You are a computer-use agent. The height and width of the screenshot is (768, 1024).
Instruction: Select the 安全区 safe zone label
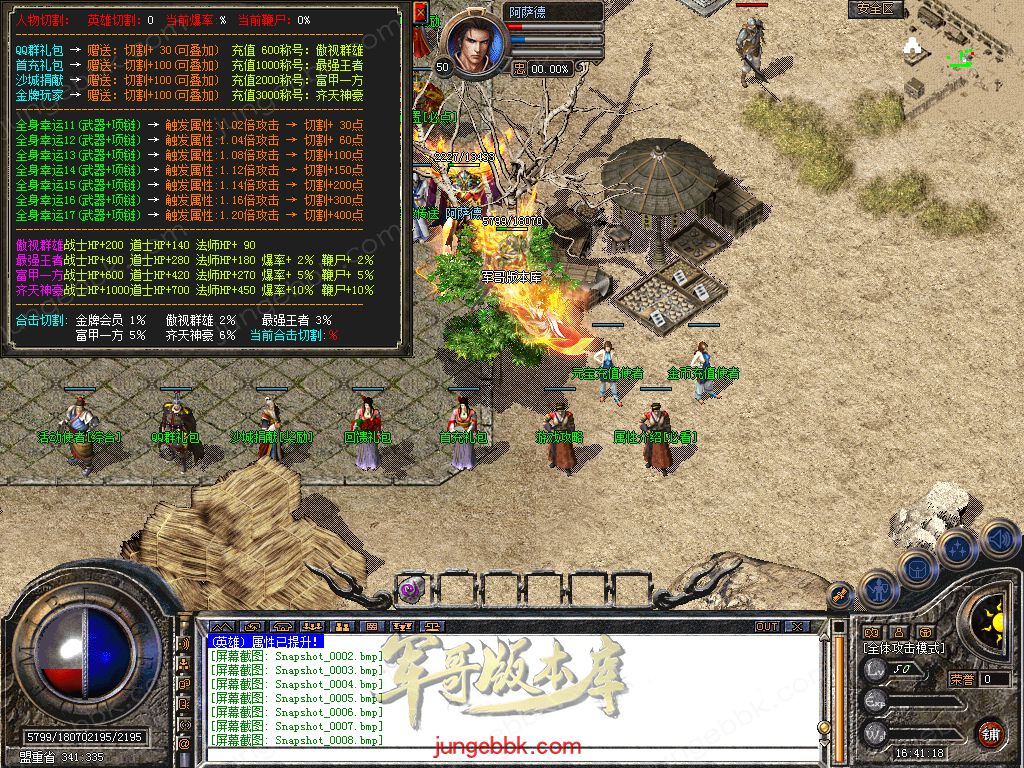[877, 9]
